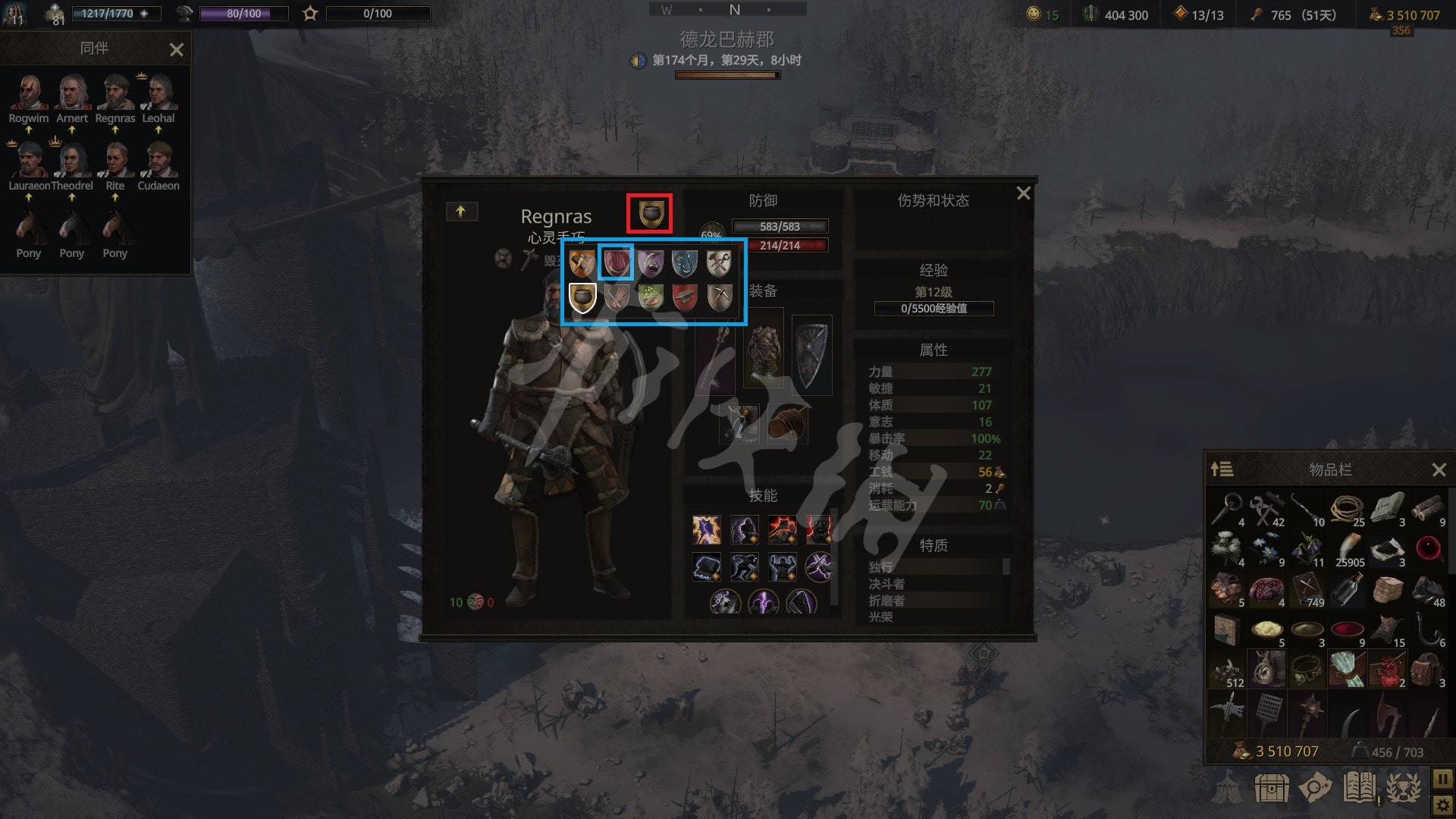Sort the inventory items
The height and width of the screenshot is (819, 1456).
[x=1222, y=469]
